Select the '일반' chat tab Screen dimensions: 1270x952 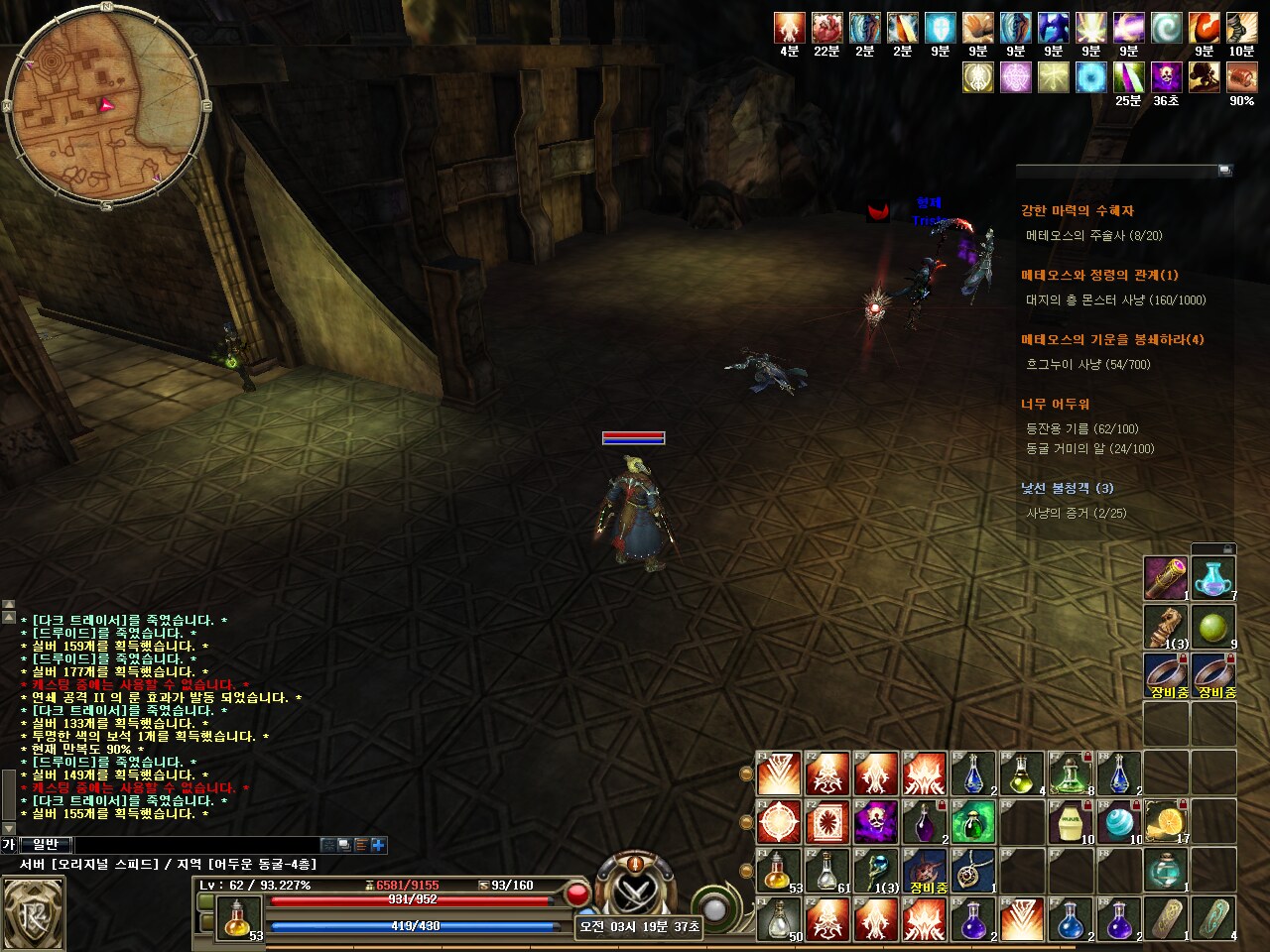pos(46,845)
